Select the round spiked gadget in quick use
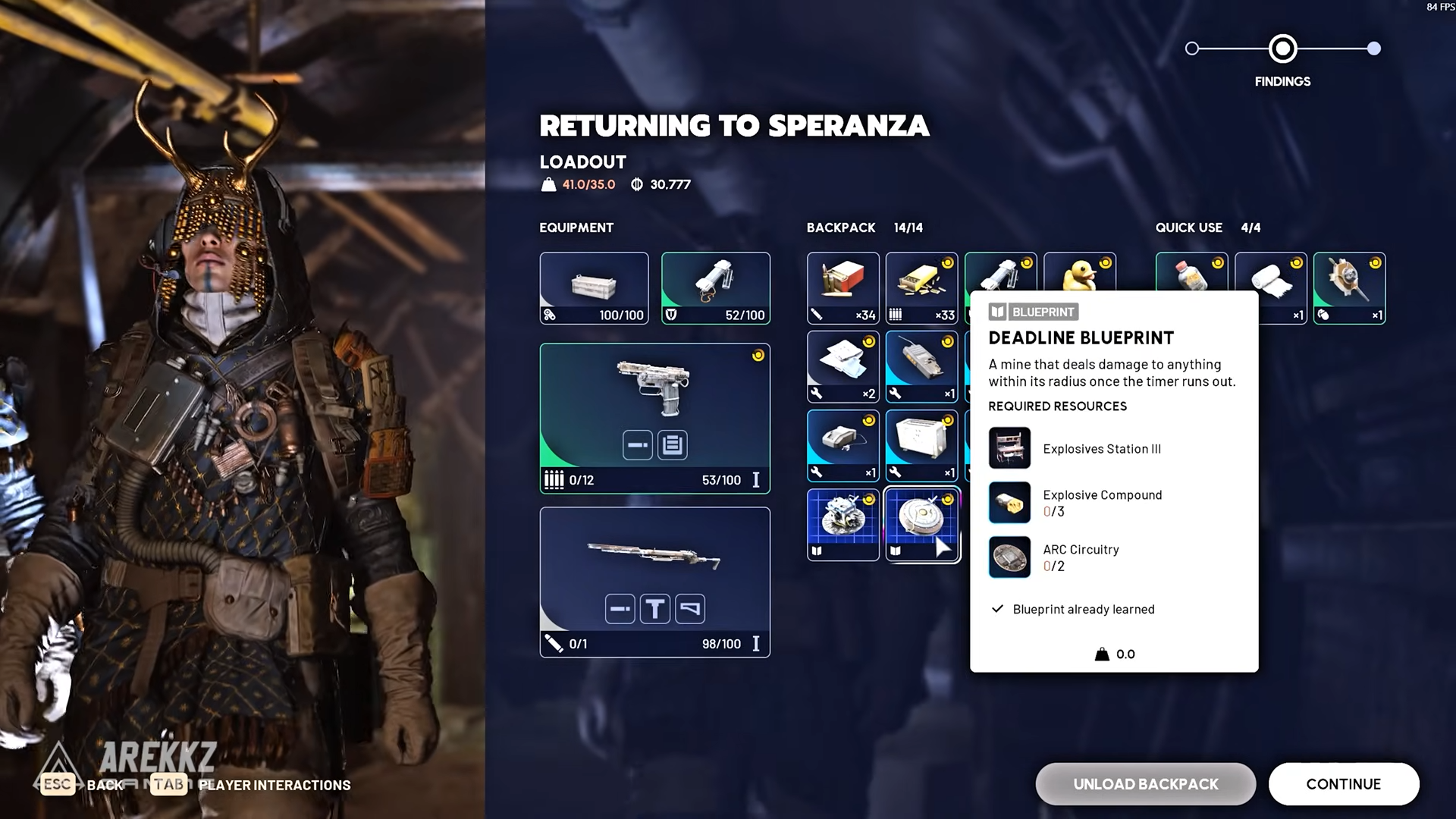The image size is (1456, 819). tap(1349, 288)
